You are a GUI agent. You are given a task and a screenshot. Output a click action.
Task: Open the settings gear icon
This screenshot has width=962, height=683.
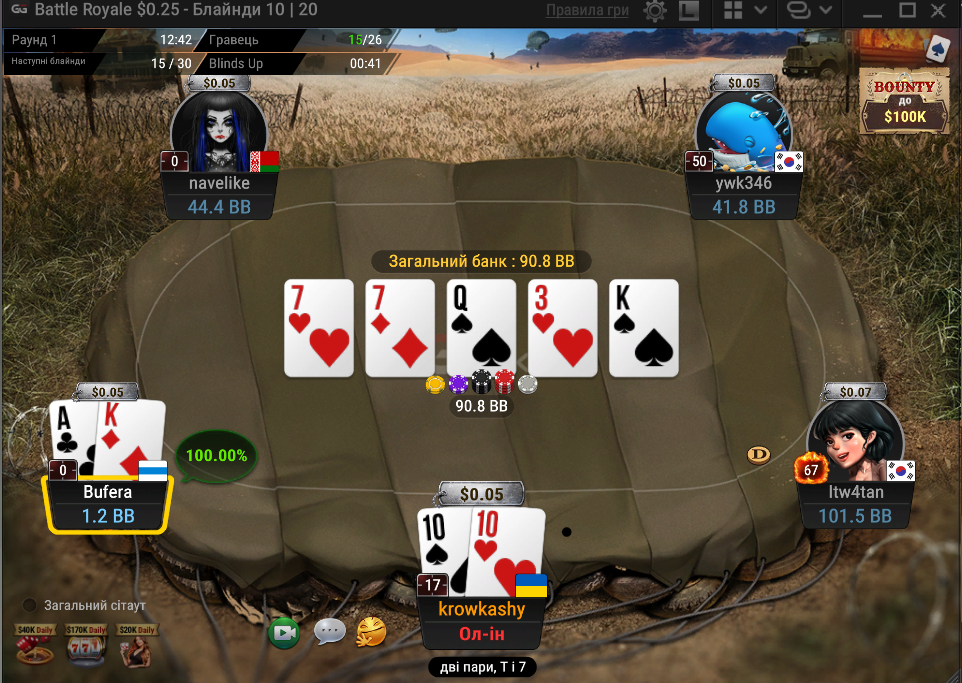(x=656, y=11)
